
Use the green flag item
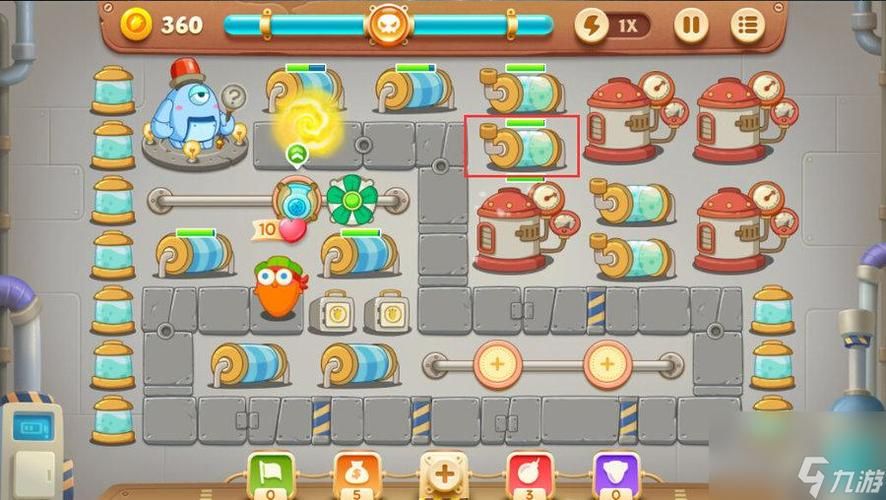(271, 473)
